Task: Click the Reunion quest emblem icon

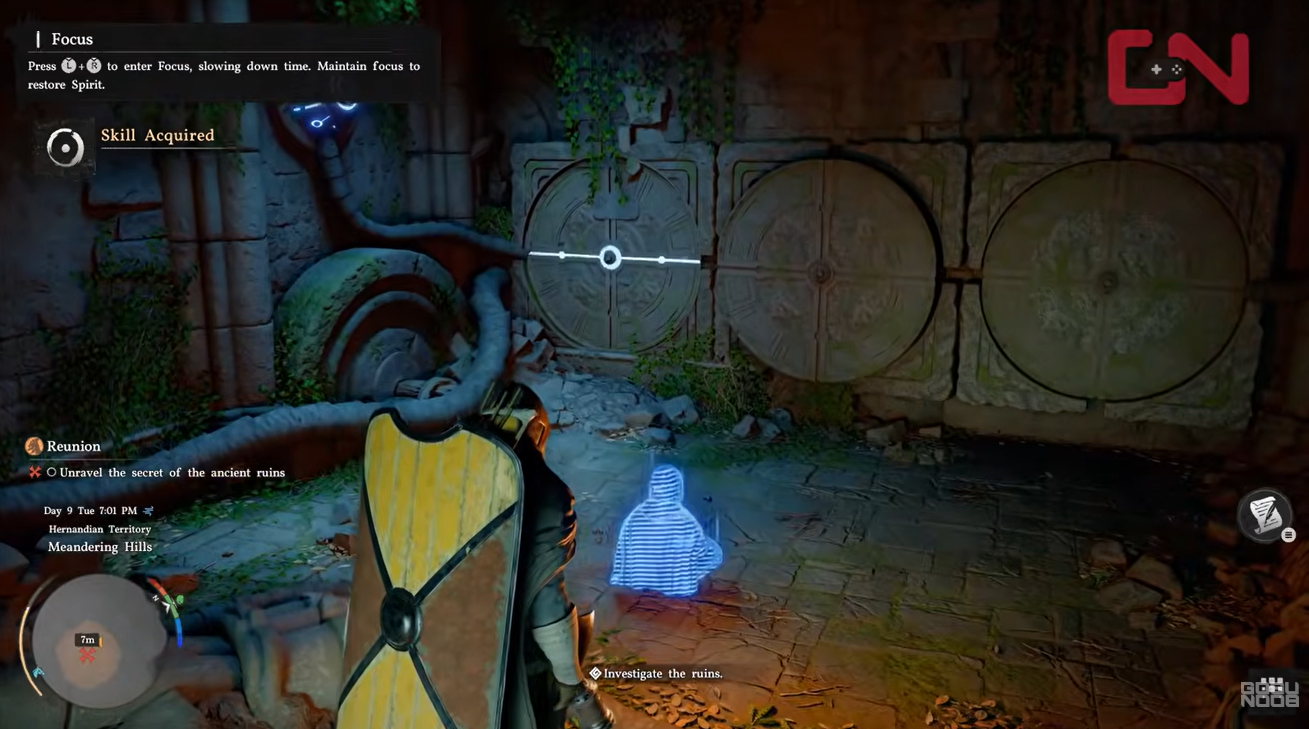Action: pos(33,446)
